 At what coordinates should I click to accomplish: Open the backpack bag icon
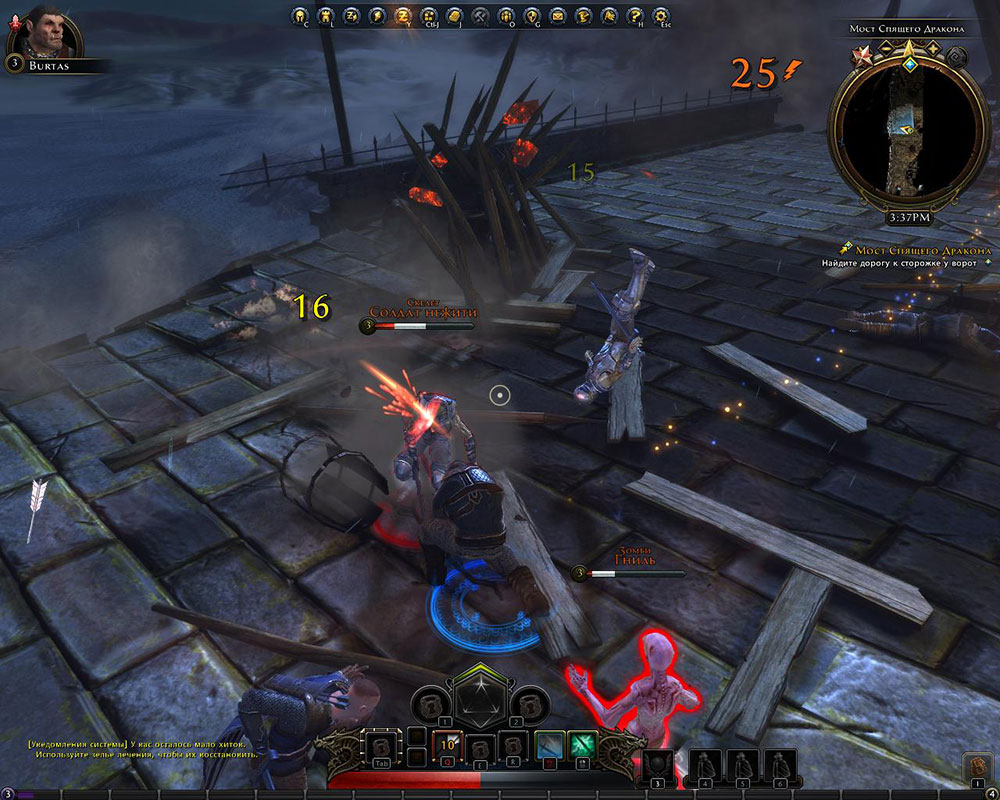tap(976, 767)
